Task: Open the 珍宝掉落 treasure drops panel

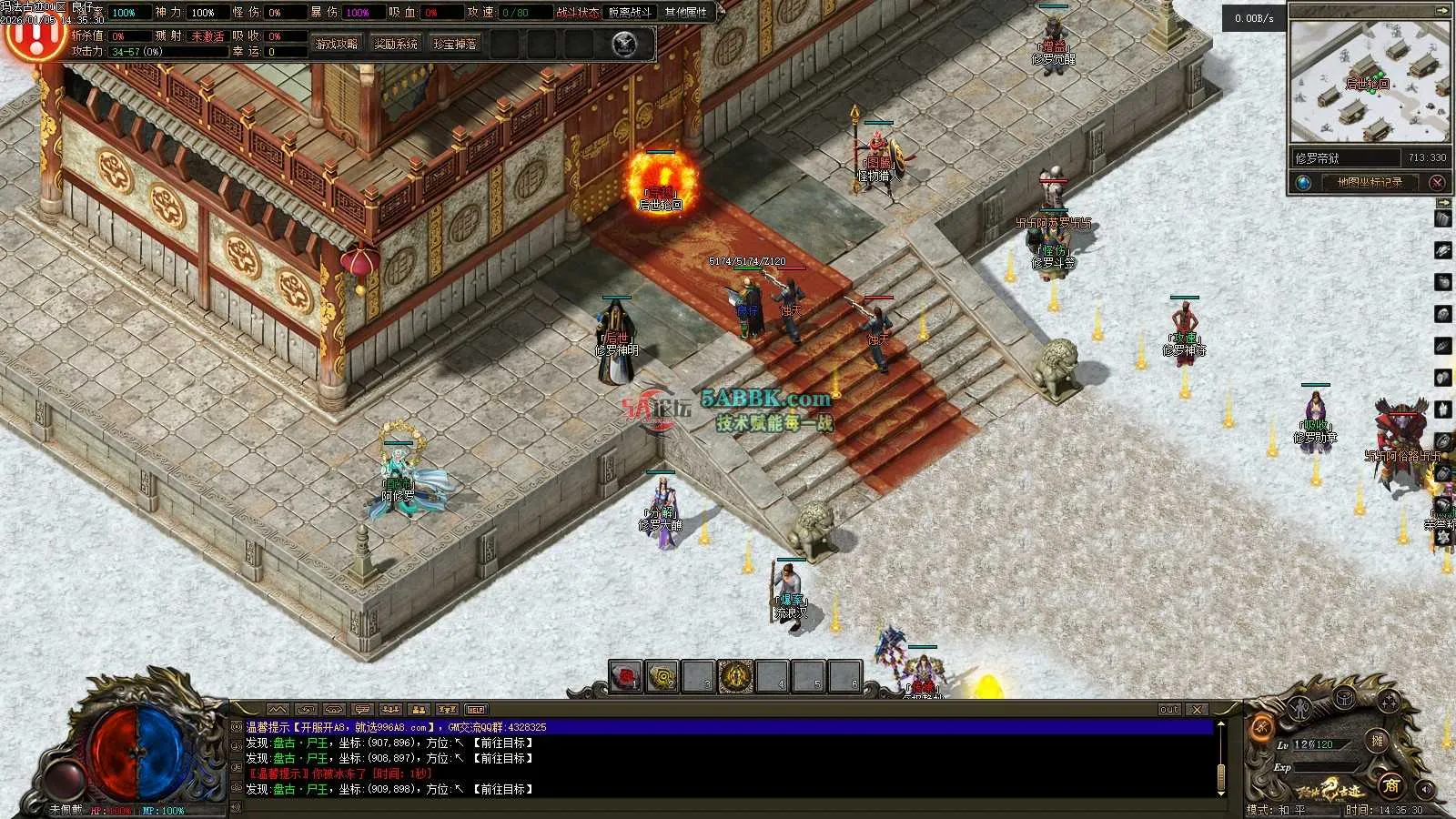Action: point(455,44)
